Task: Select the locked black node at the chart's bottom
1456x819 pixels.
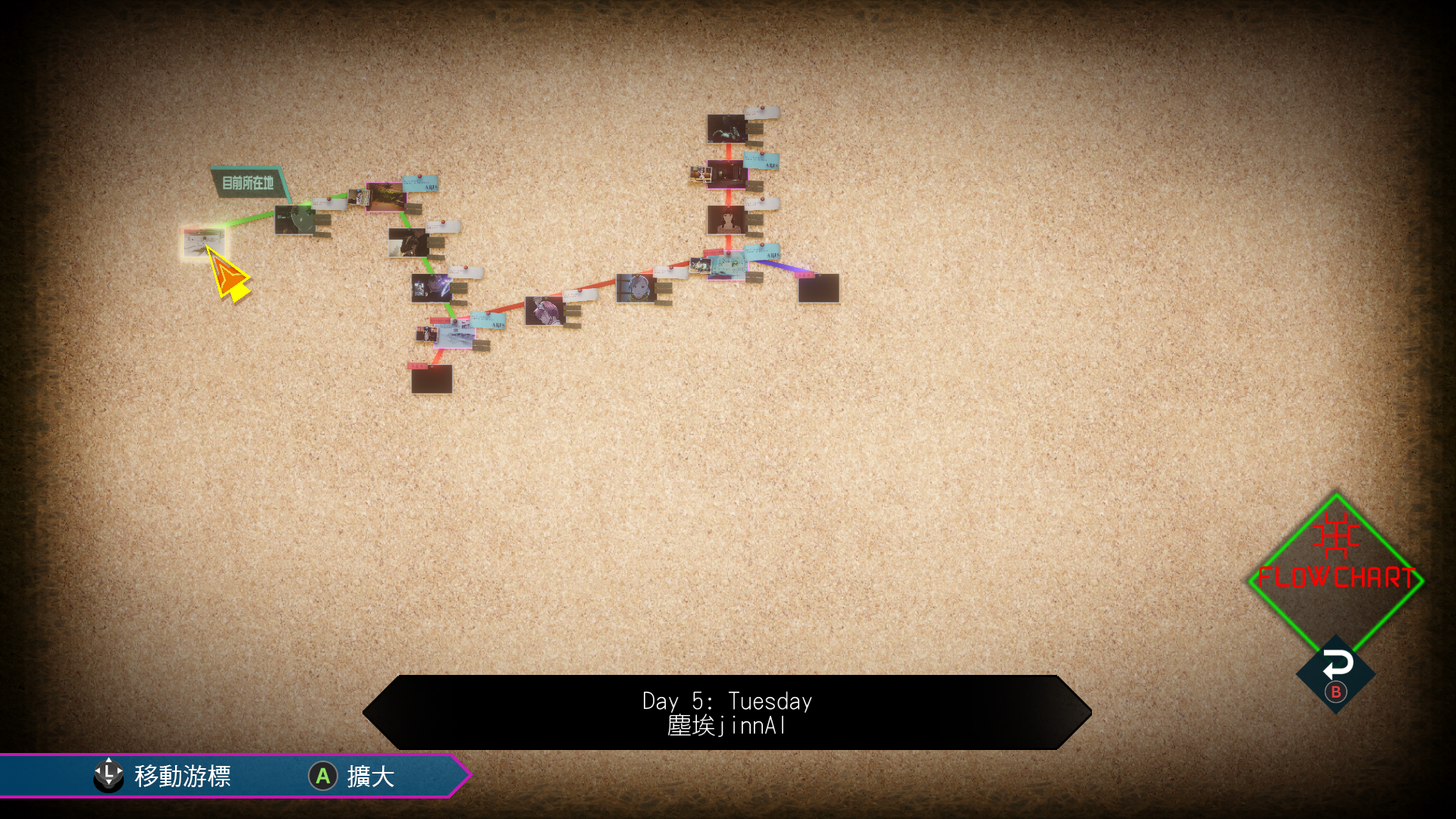Action: click(431, 378)
